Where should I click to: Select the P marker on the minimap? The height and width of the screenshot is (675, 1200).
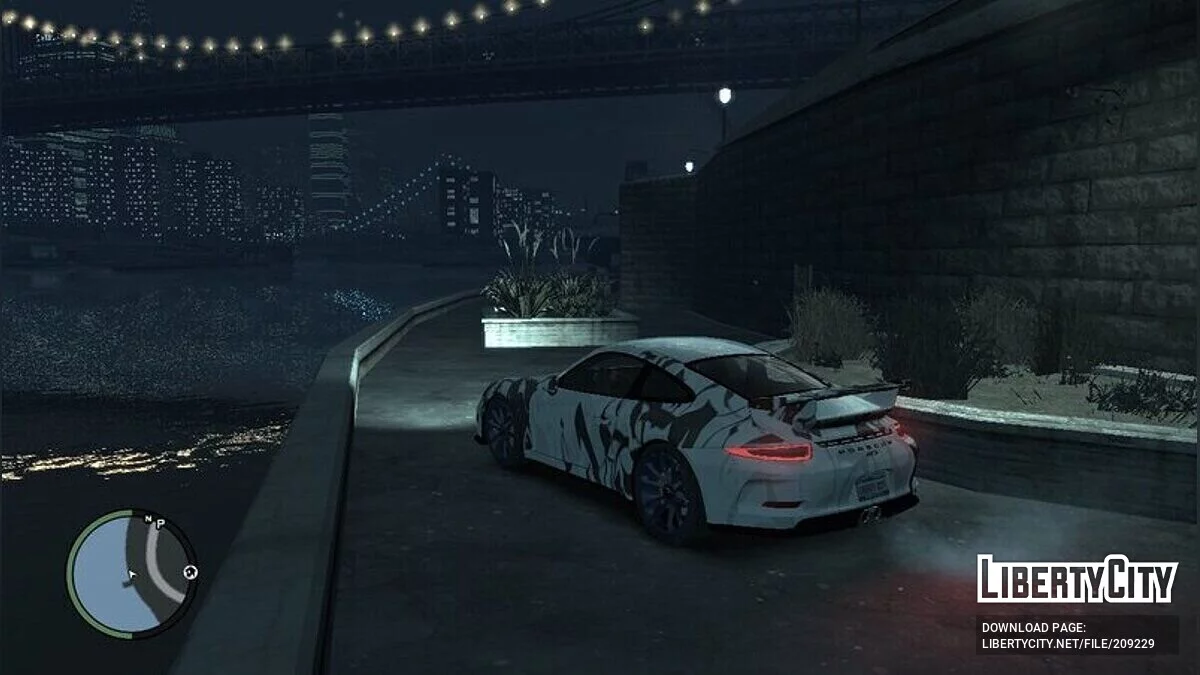pos(160,523)
